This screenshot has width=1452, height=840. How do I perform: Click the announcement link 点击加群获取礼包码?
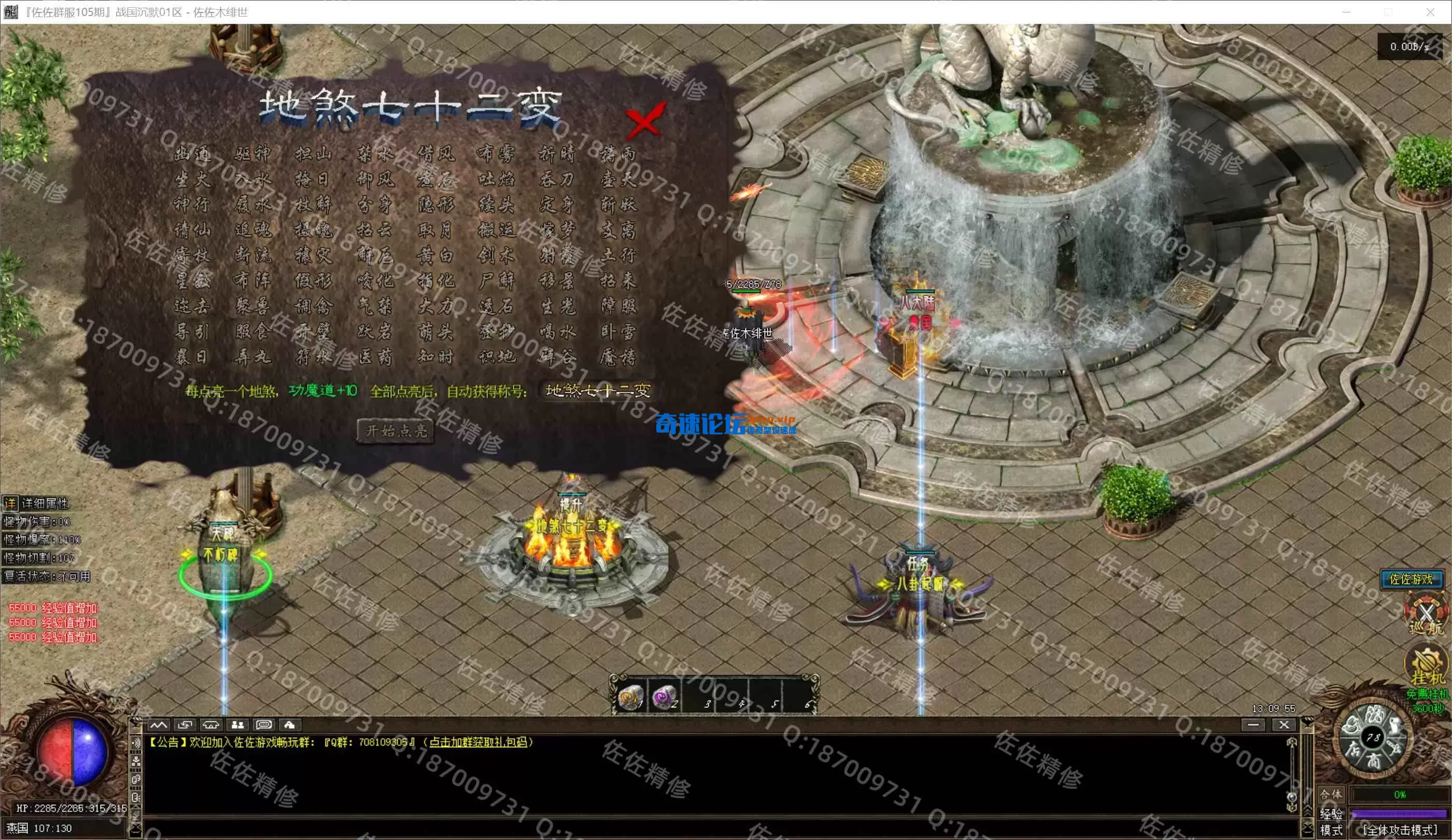tap(477, 742)
